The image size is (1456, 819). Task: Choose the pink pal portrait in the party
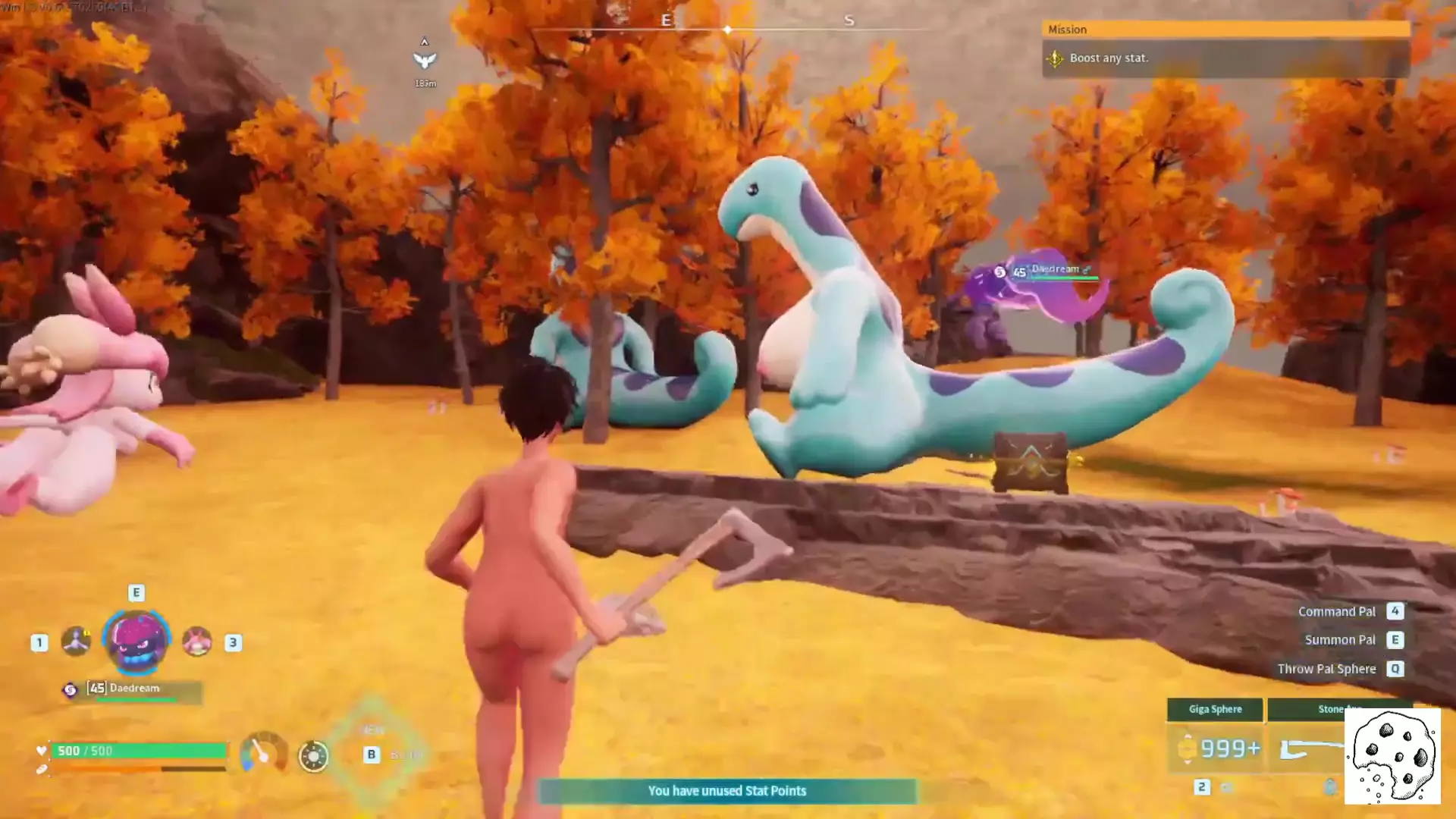pyautogui.click(x=197, y=642)
